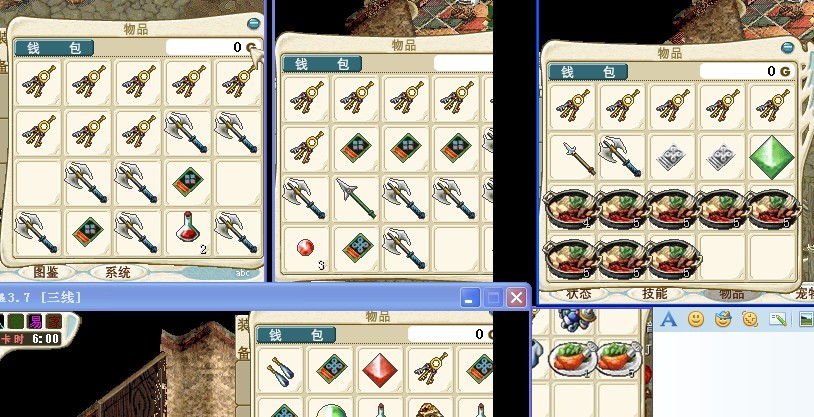Viewport: 814px width, 417px height.
Task: Click the 装备 vertical tab
Action: click(x=244, y=340)
